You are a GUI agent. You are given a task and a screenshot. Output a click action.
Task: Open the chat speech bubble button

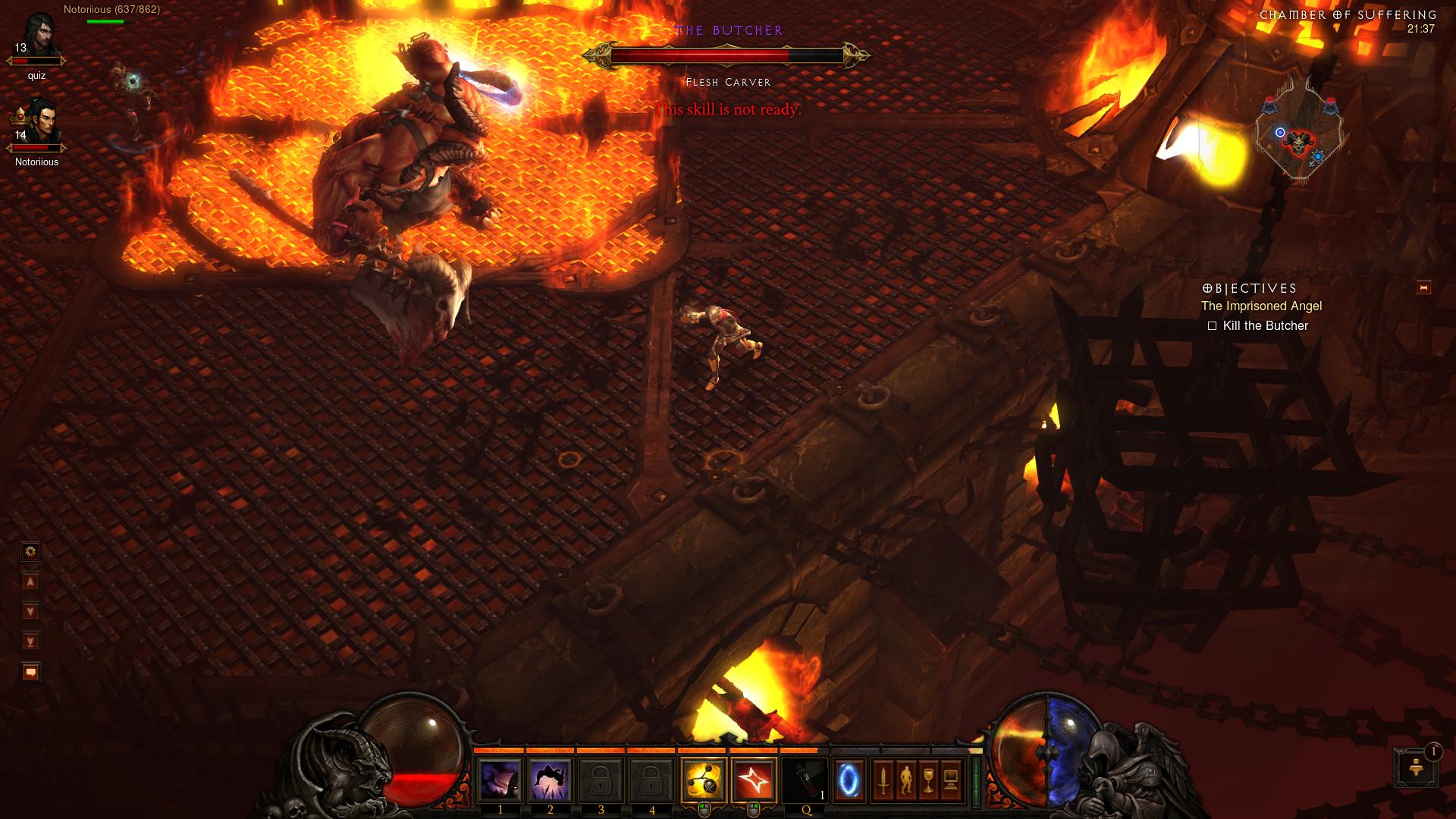pos(30,672)
